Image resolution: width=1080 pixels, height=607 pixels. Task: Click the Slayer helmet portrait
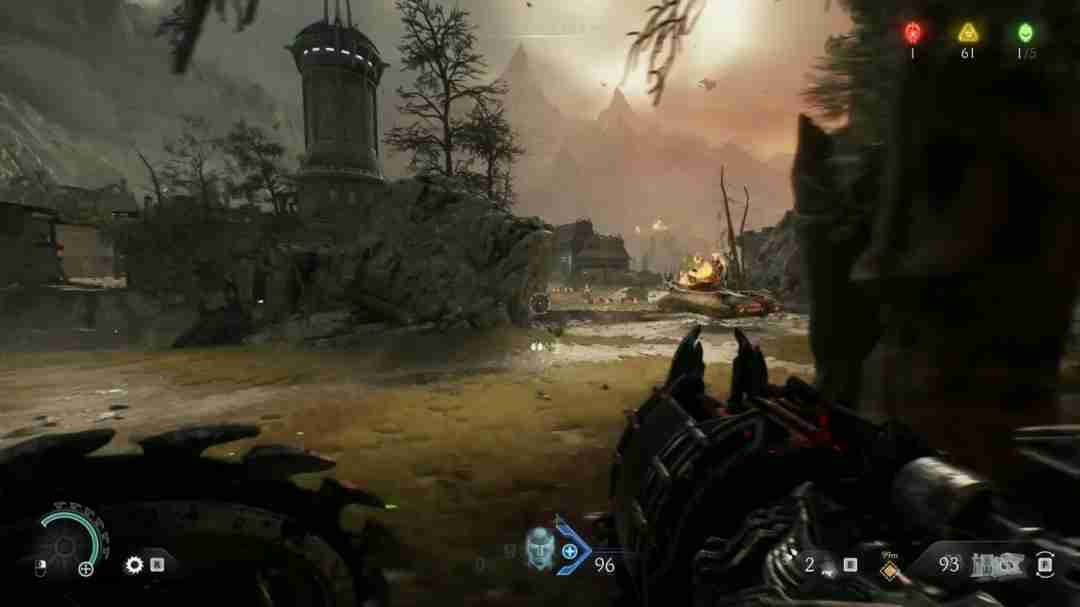click(540, 548)
